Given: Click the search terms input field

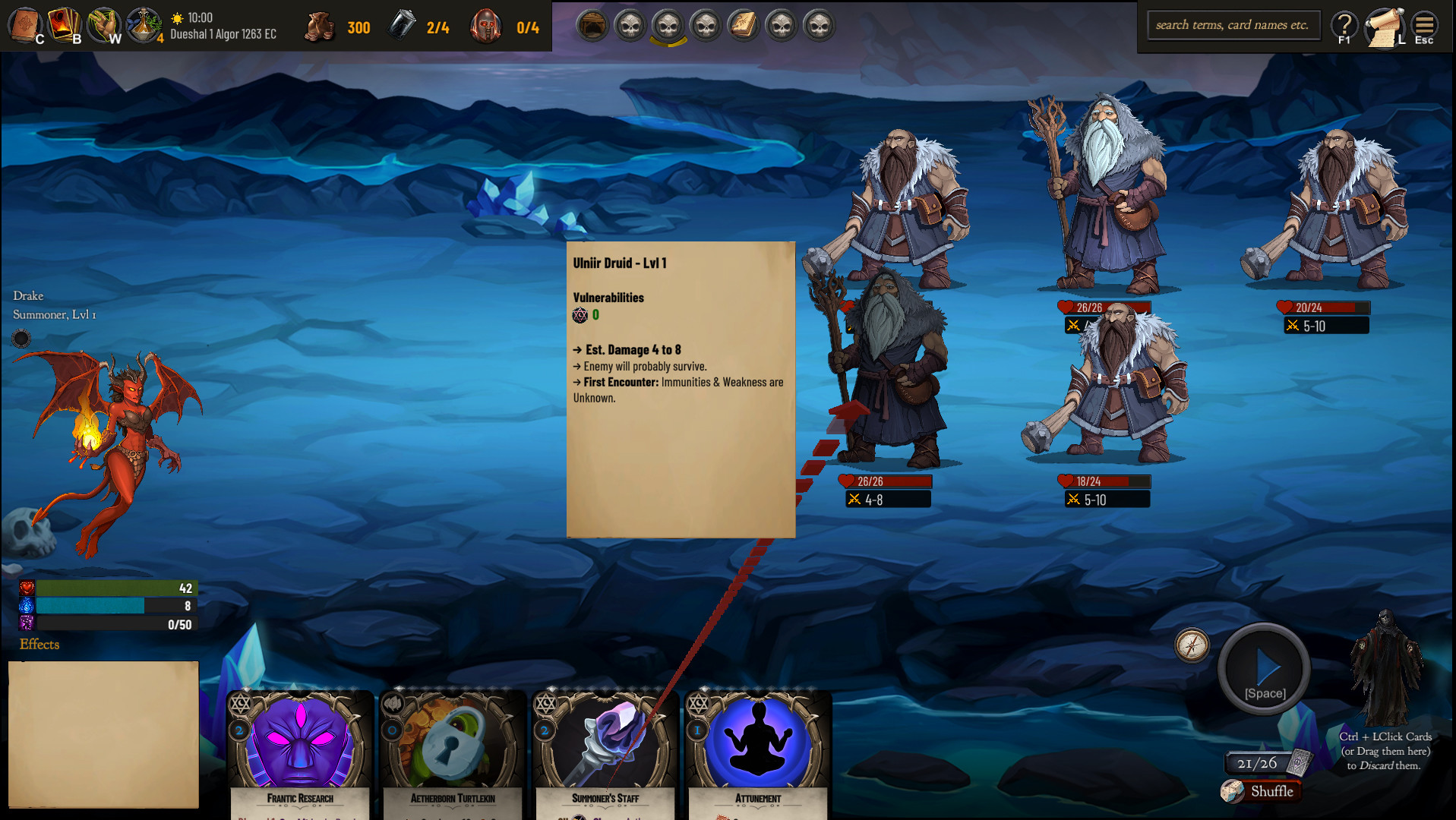Looking at the screenshot, I should [1233, 25].
